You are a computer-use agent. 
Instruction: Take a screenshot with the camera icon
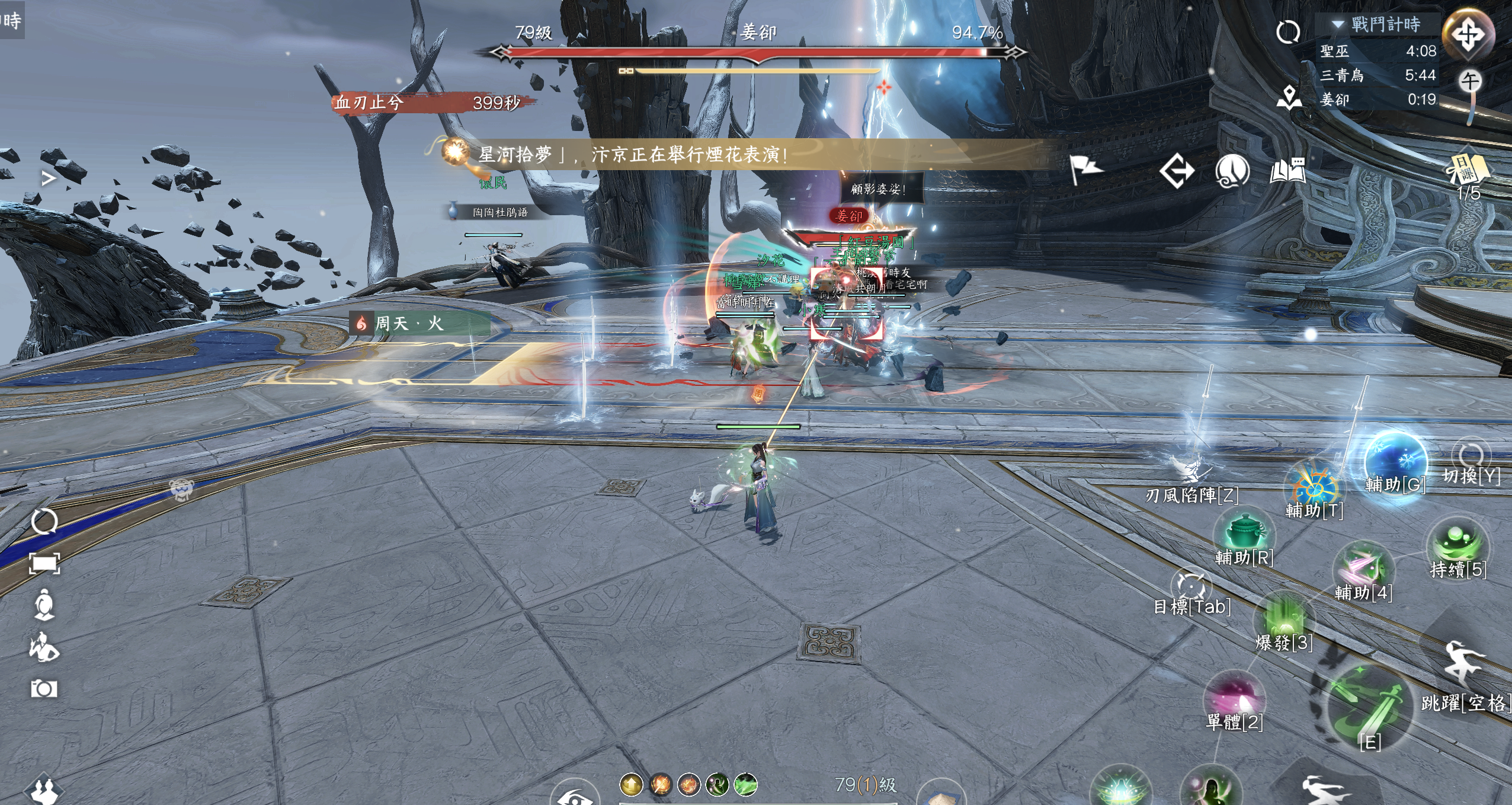(44, 689)
